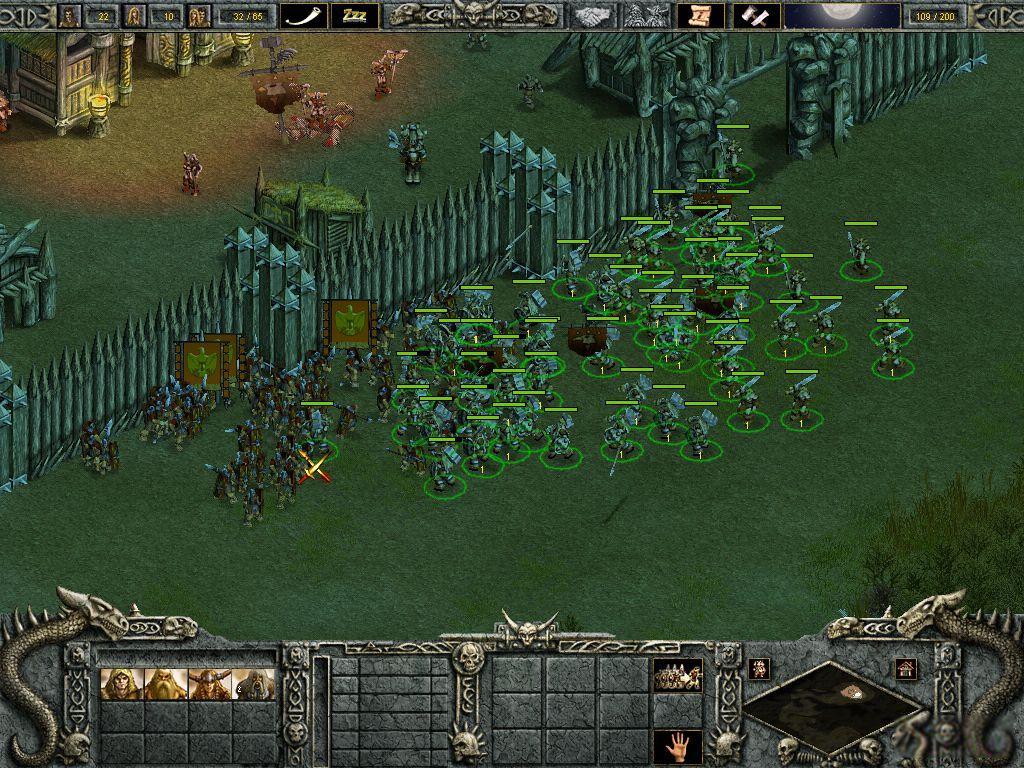Open the two-figures icon beside the handshake
This screenshot has height=768, width=1024.
[645, 15]
